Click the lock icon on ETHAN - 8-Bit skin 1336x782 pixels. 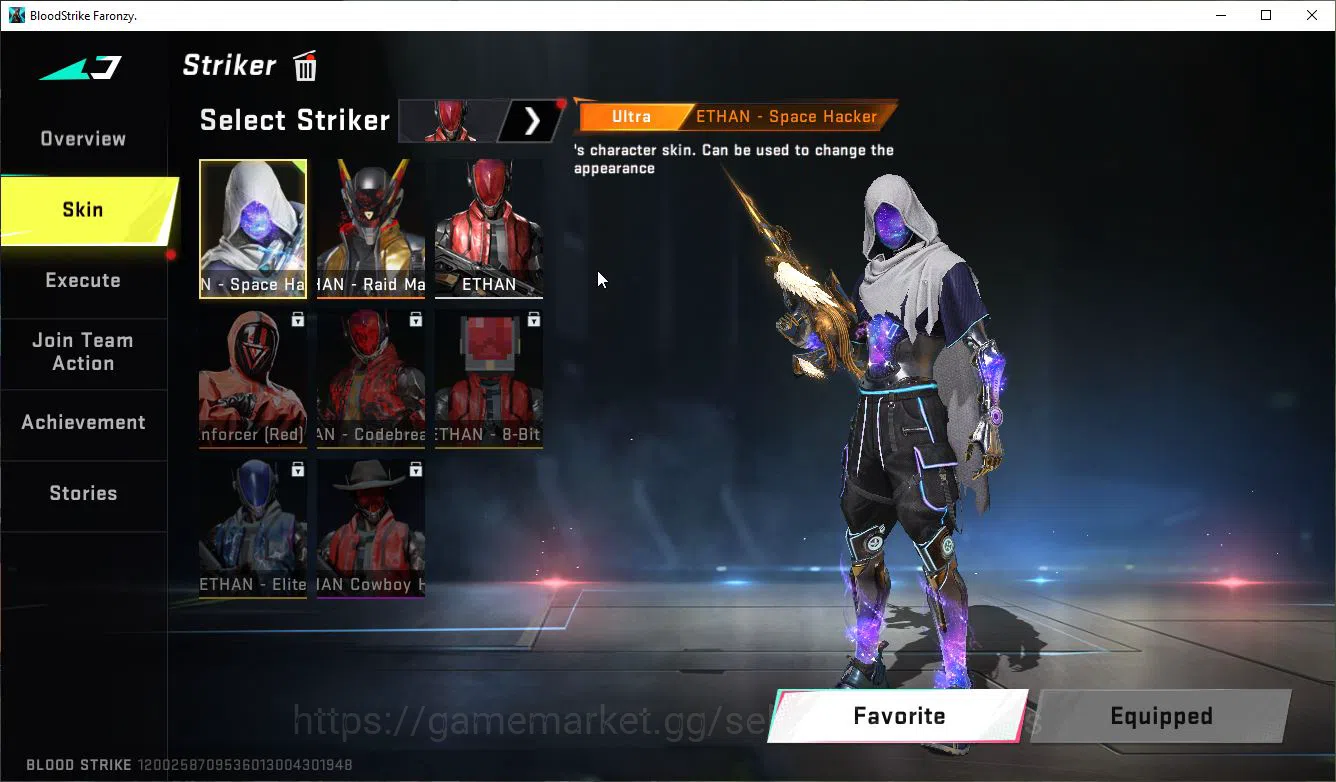click(534, 318)
